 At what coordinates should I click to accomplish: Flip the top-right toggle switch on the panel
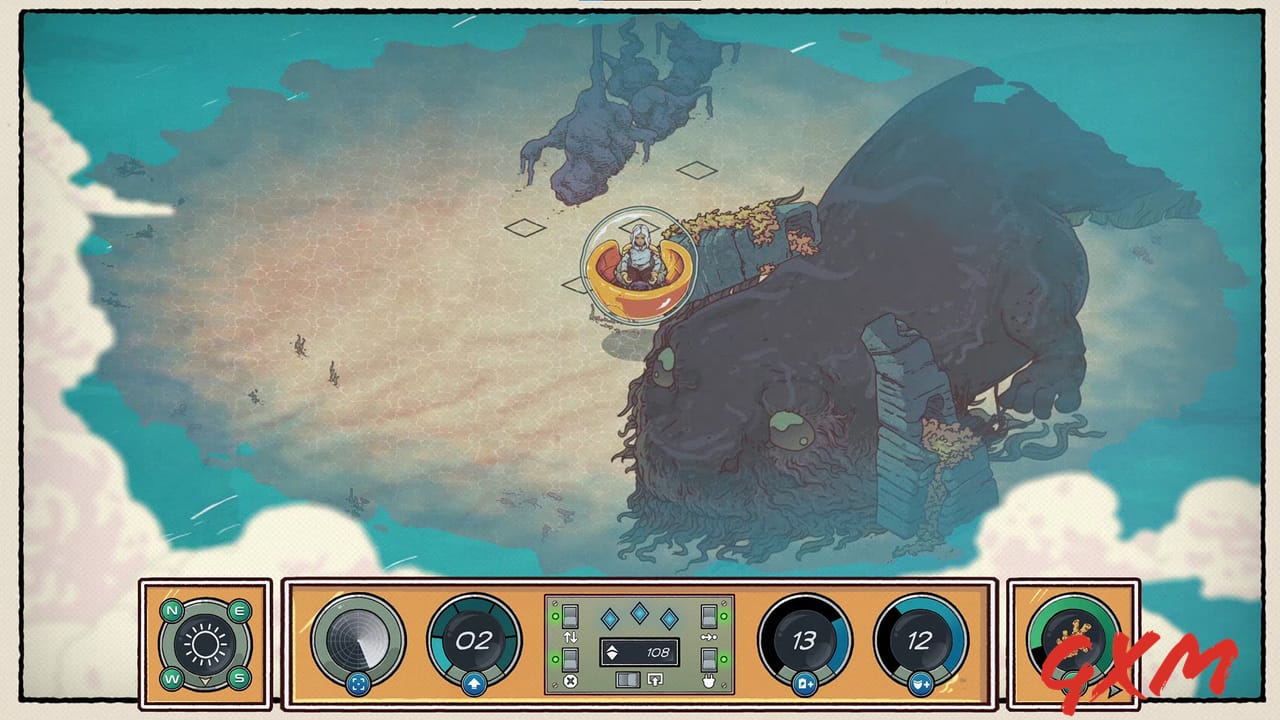(707, 617)
